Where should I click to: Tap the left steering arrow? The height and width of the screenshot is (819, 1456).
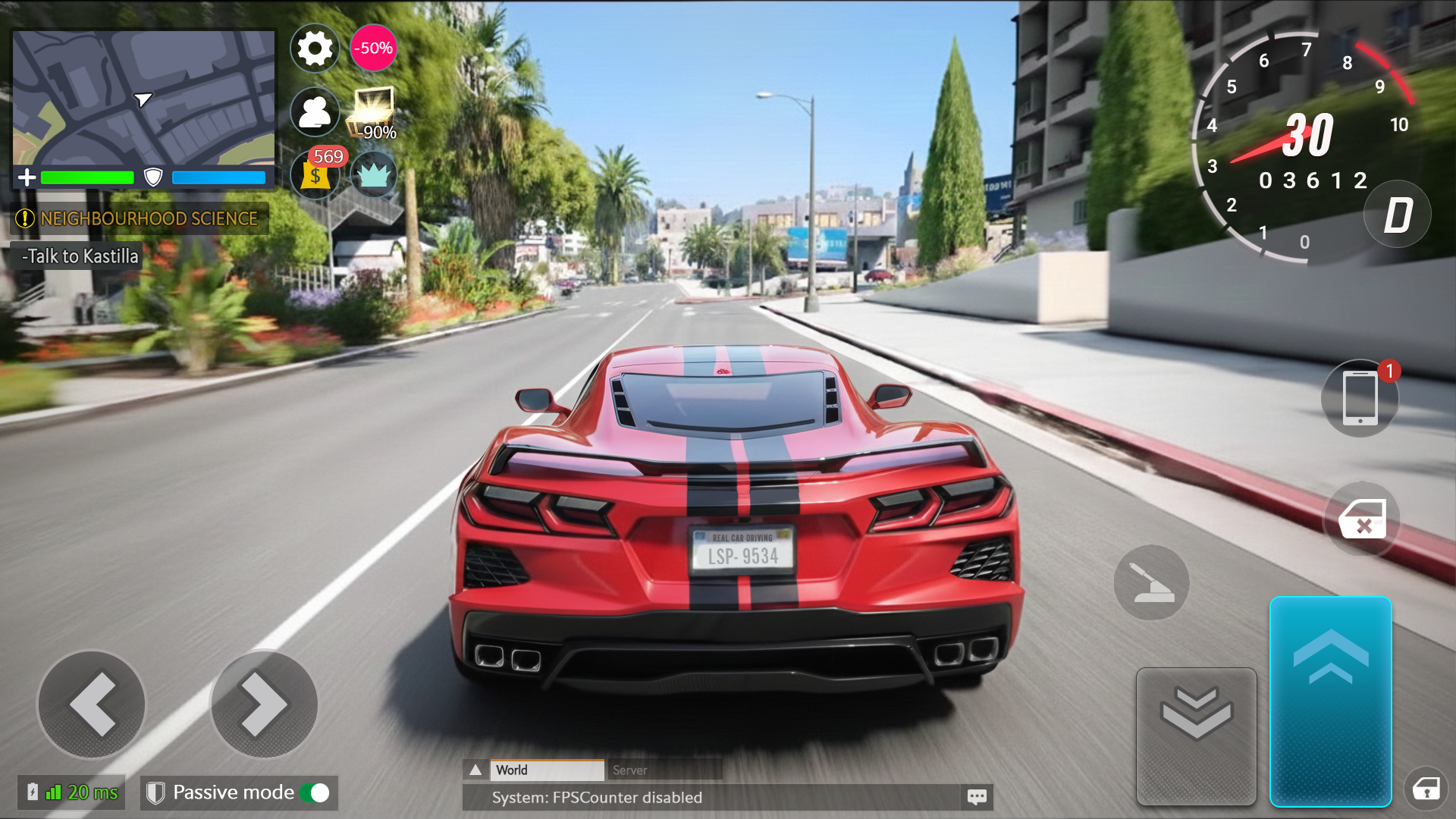pos(90,704)
